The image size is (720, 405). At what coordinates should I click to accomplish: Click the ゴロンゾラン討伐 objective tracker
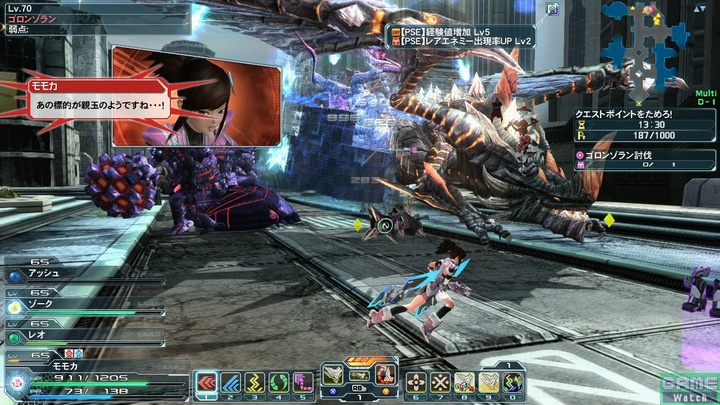[x=645, y=159]
